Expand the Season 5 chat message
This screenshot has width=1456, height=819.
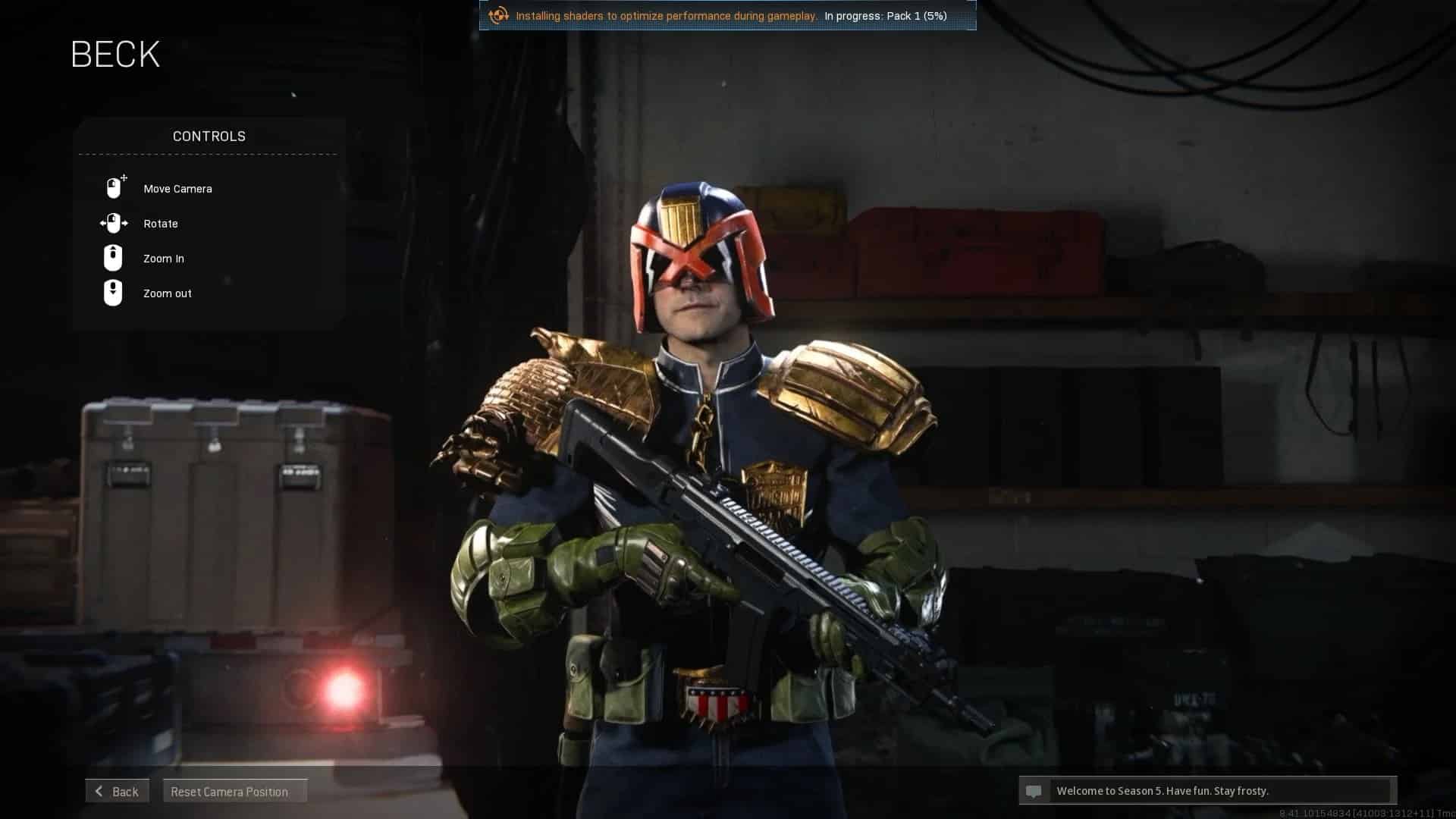click(1163, 791)
